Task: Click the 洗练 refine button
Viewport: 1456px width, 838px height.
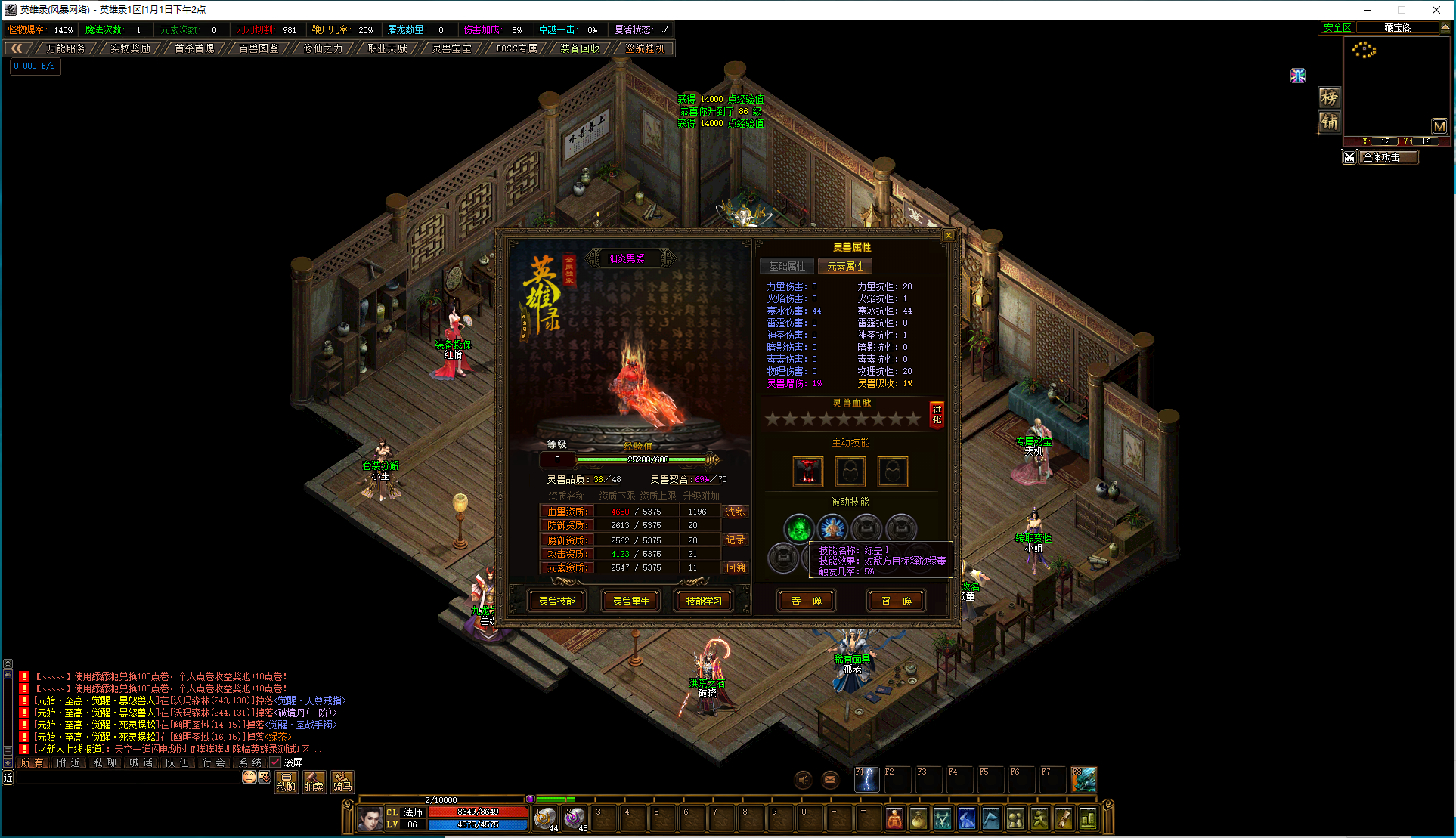Action: coord(736,512)
